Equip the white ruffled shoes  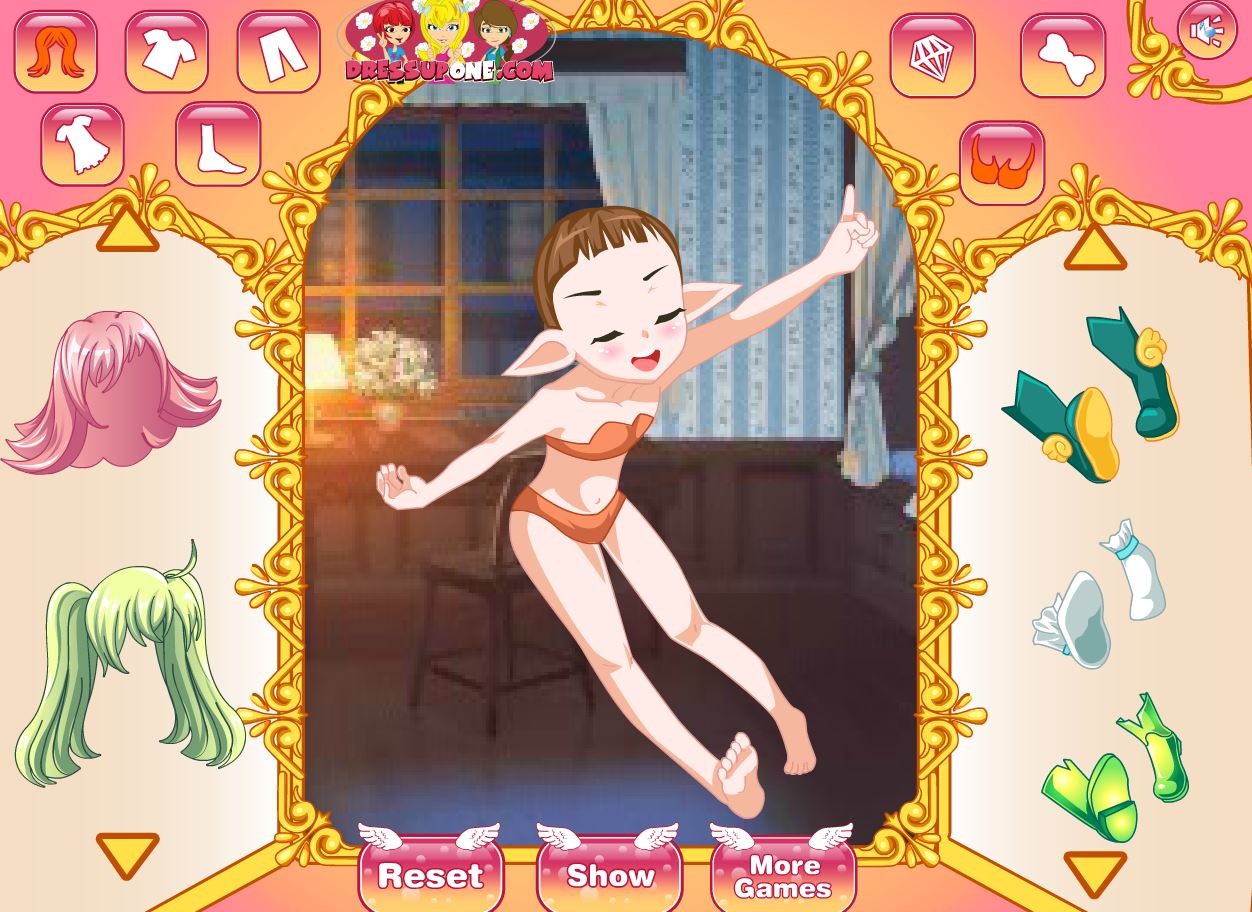(1100, 595)
